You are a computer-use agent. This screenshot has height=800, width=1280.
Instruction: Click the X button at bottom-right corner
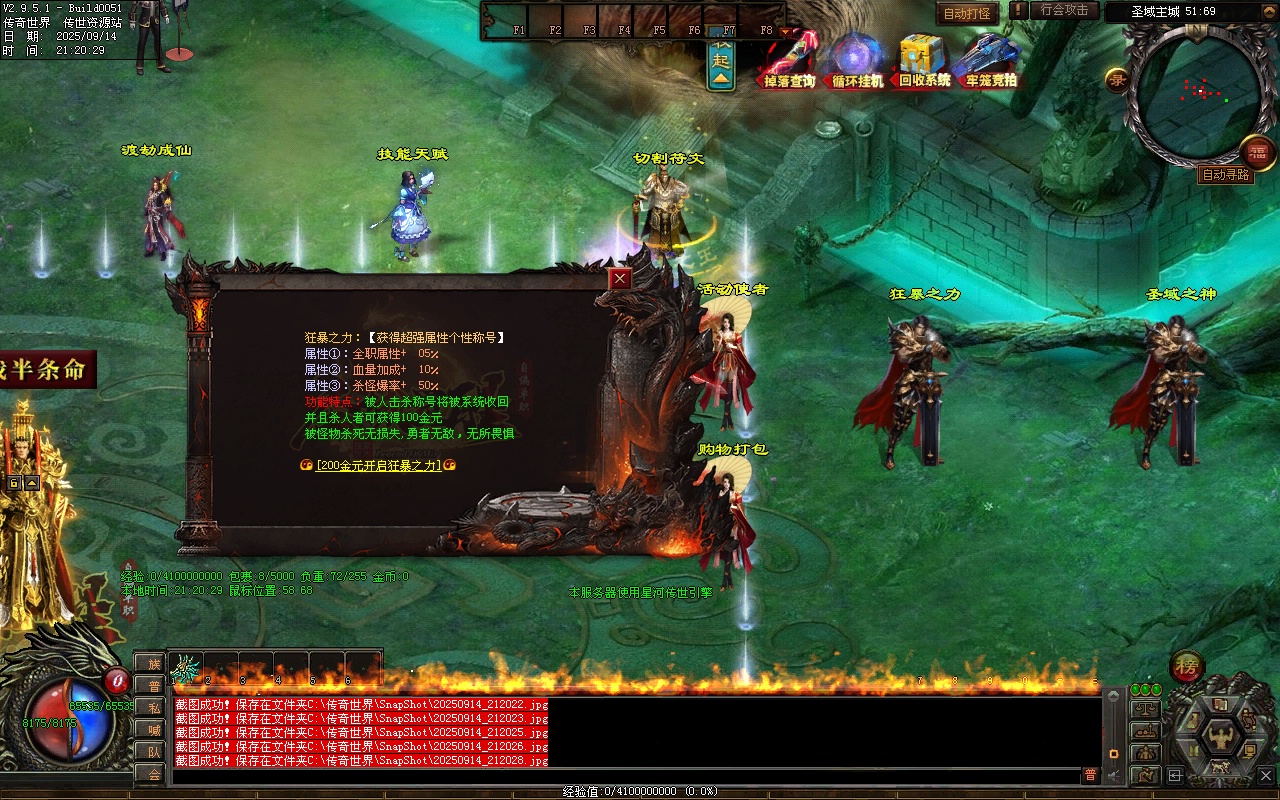point(1266,774)
